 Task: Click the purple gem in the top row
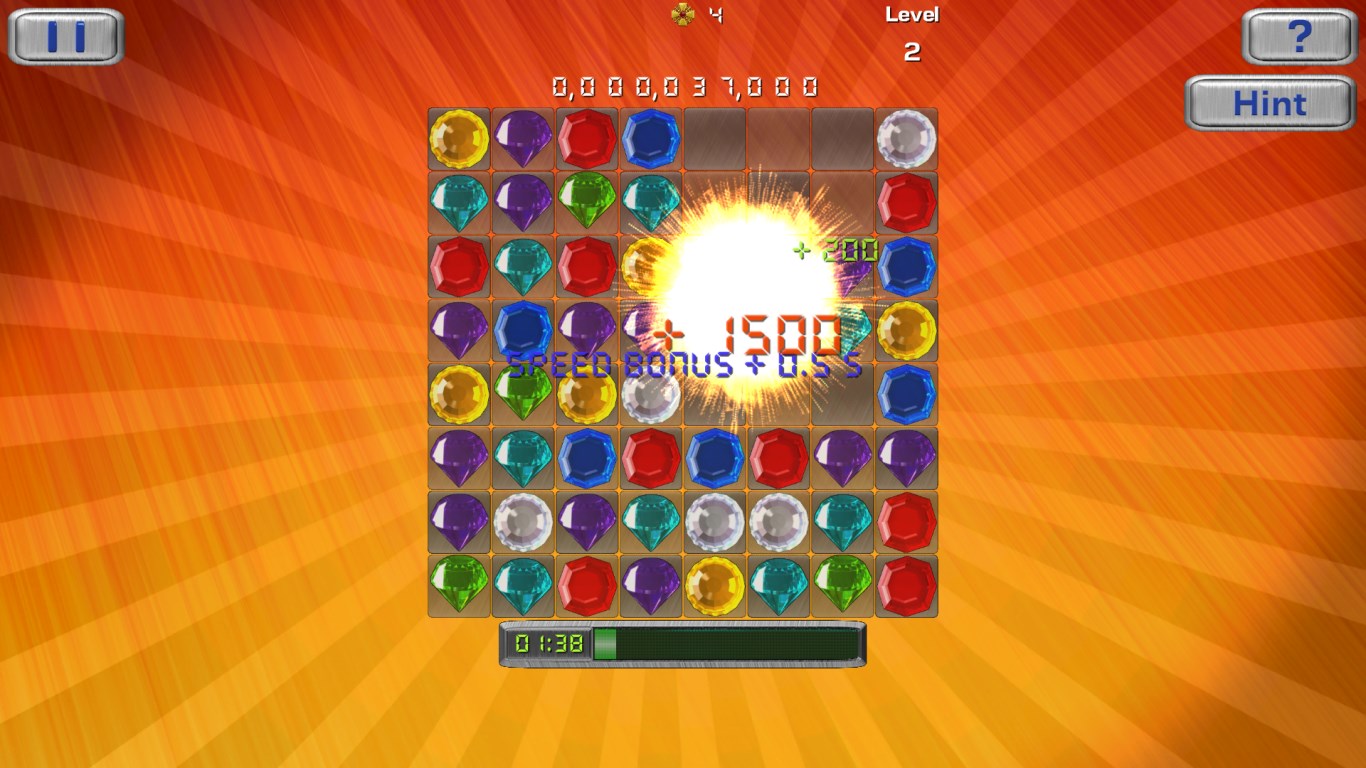click(523, 138)
